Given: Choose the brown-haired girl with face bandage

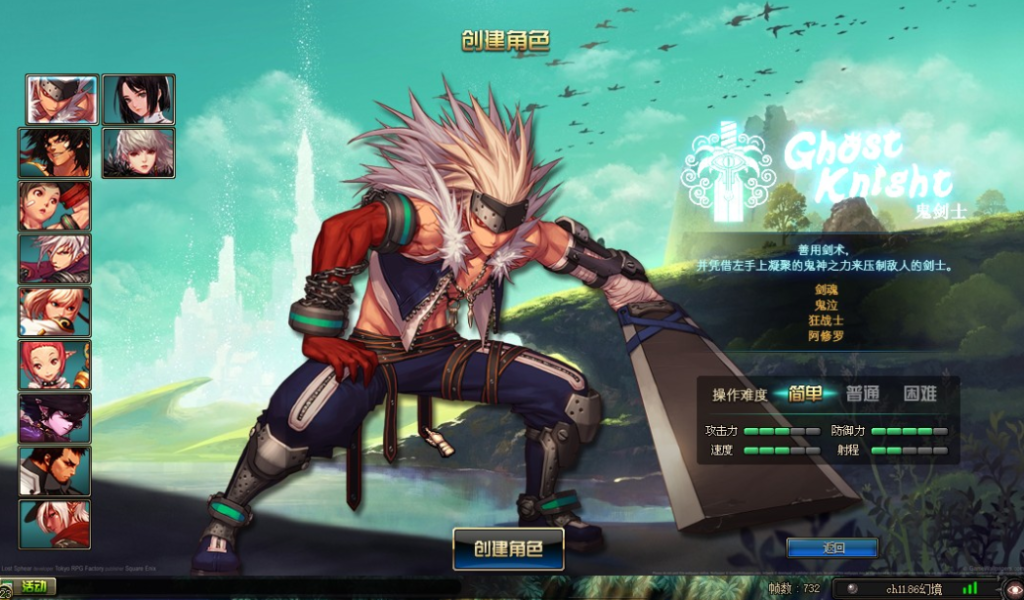Looking at the screenshot, I should click(55, 206).
